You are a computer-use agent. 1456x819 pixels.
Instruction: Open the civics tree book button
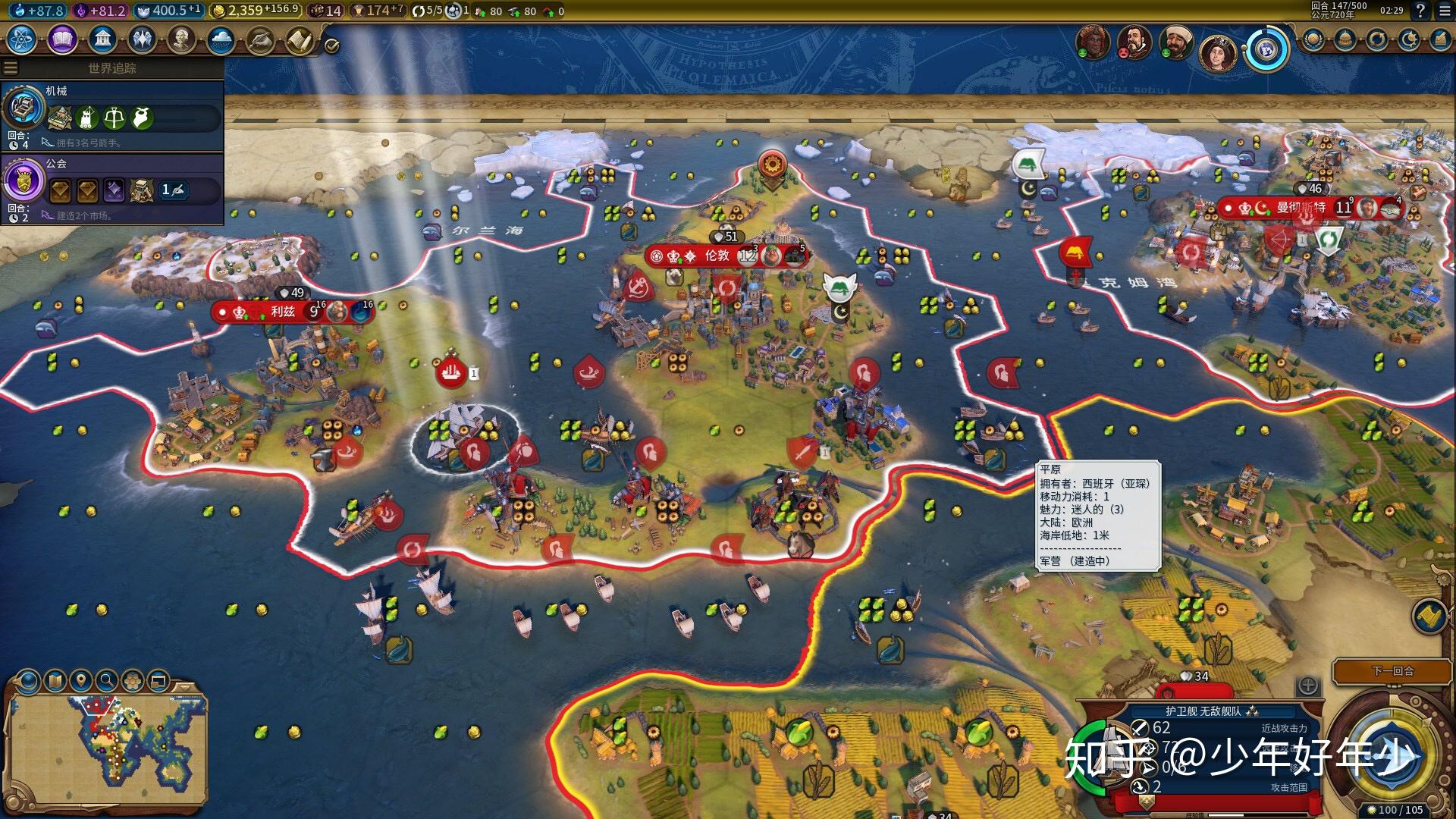(62, 39)
